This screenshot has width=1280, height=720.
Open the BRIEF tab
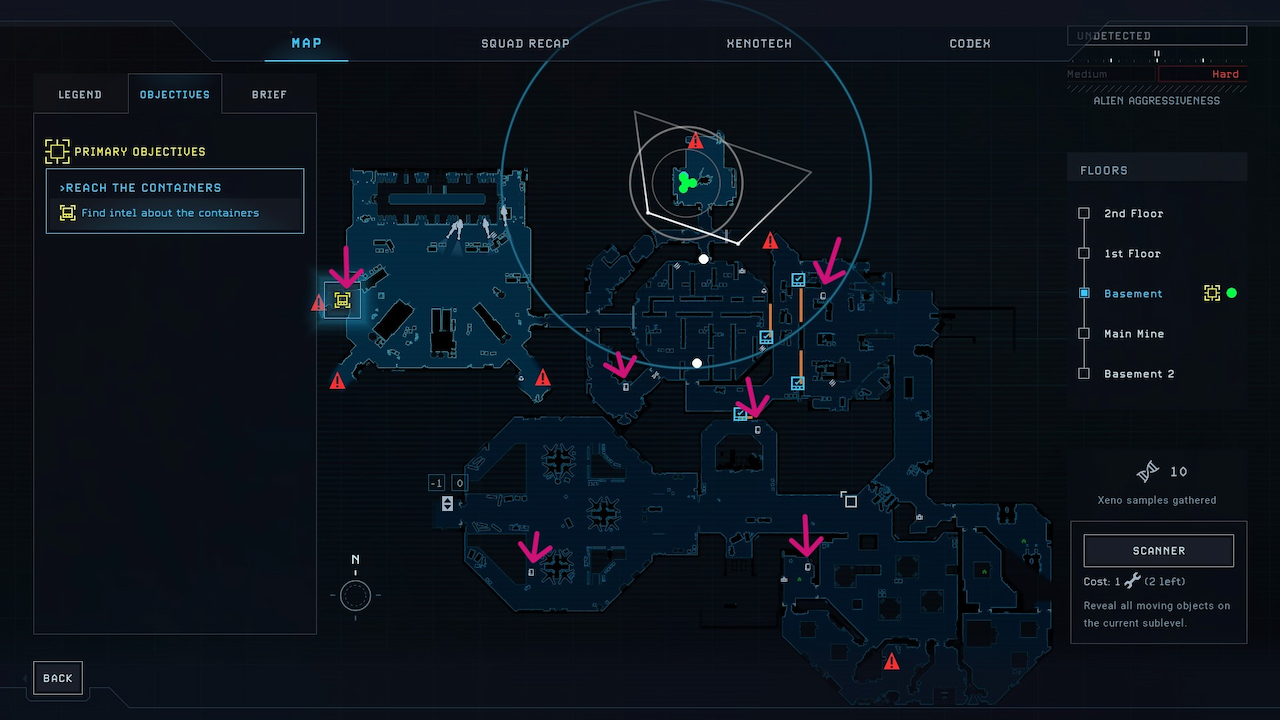[268, 94]
